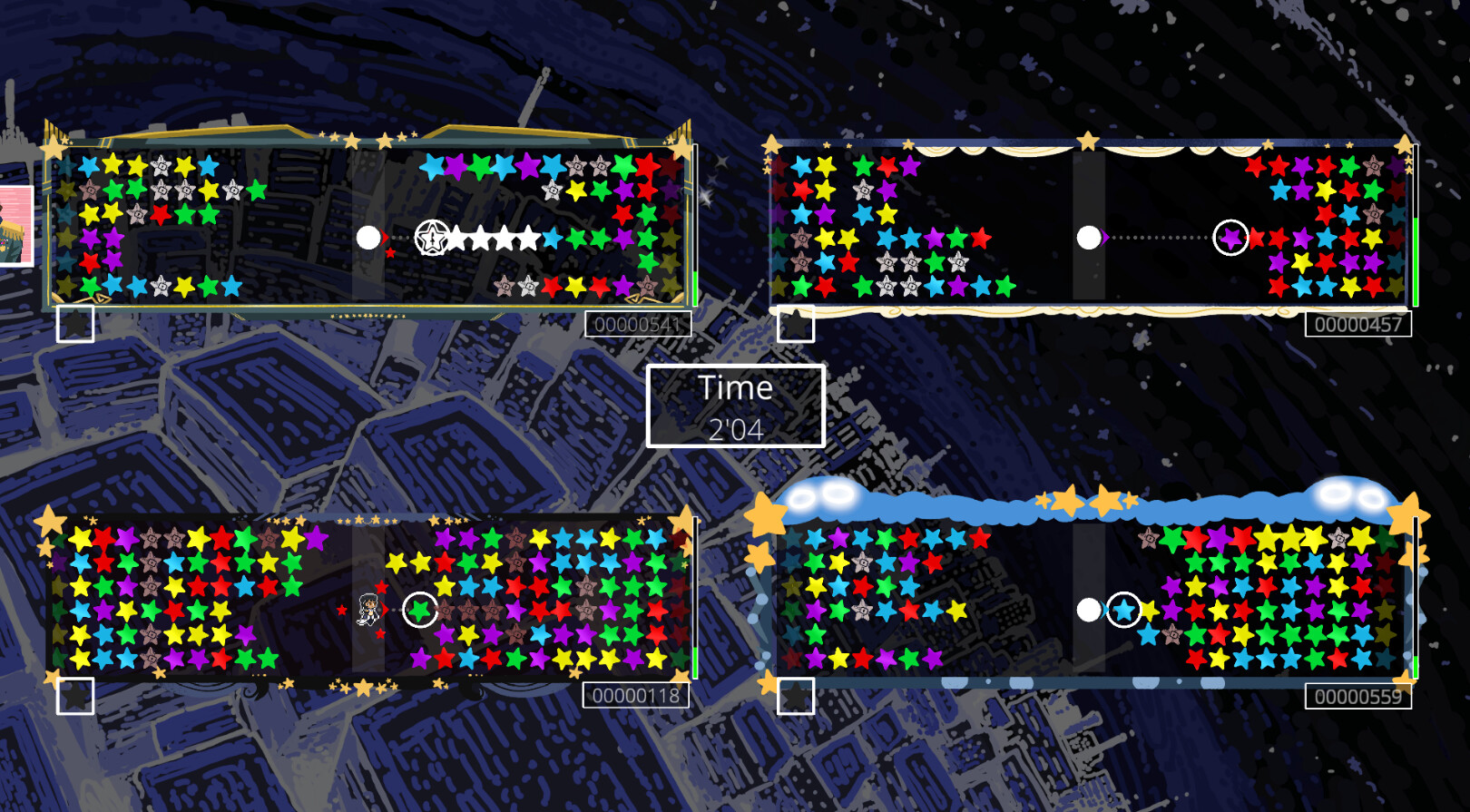Expand the score box reading 00000559
This screenshot has height=812, width=1470.
(x=1357, y=699)
